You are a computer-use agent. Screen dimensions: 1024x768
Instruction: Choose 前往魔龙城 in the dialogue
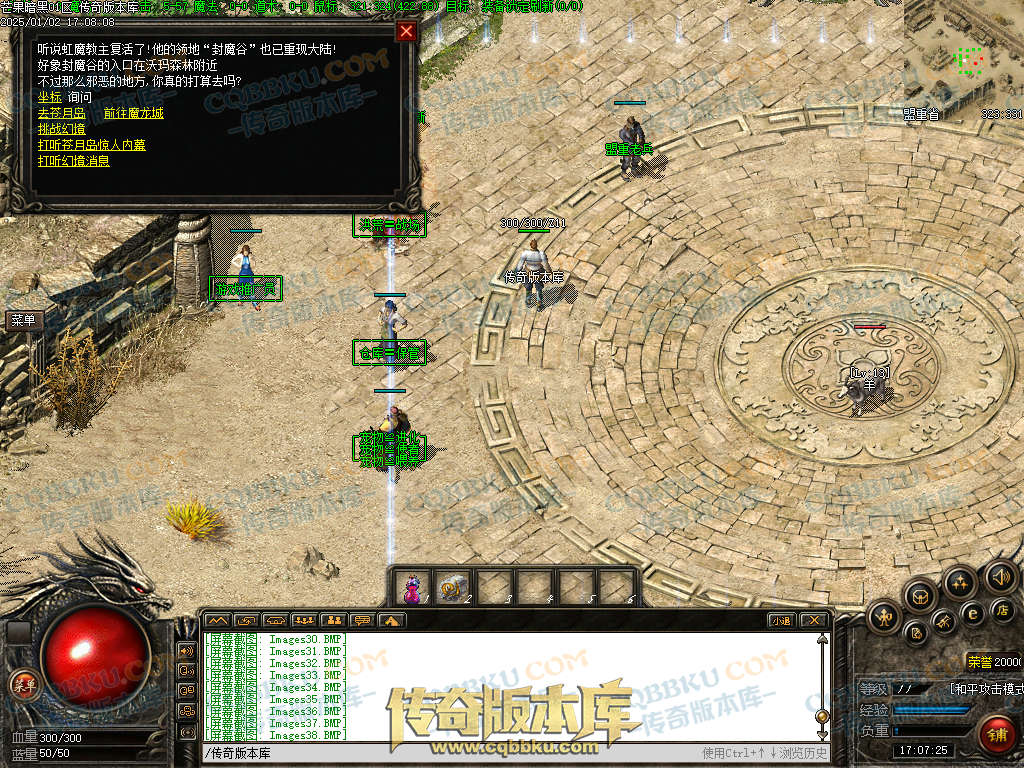[x=133, y=113]
